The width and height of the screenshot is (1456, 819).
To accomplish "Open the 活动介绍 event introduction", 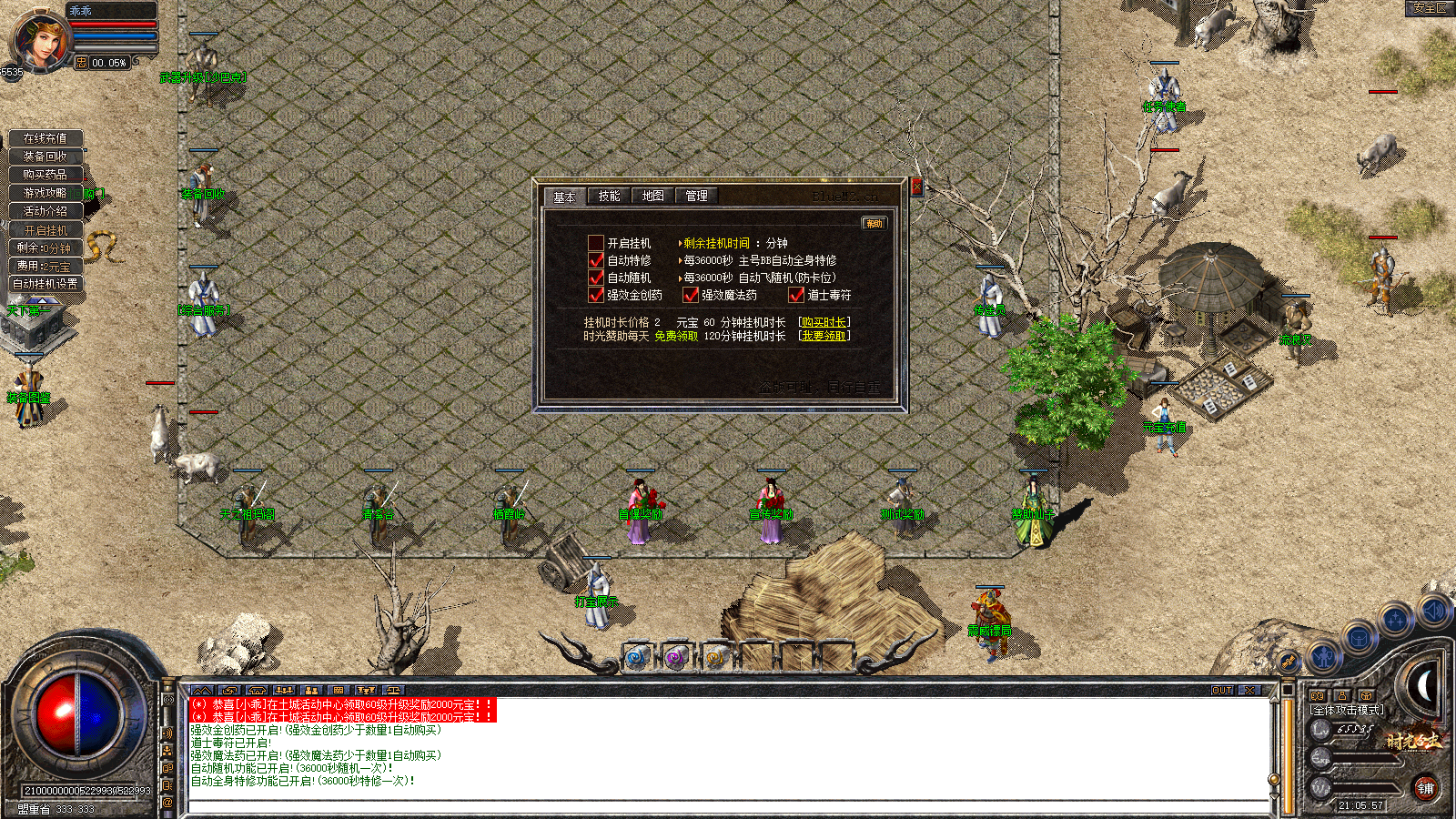I will click(x=48, y=210).
